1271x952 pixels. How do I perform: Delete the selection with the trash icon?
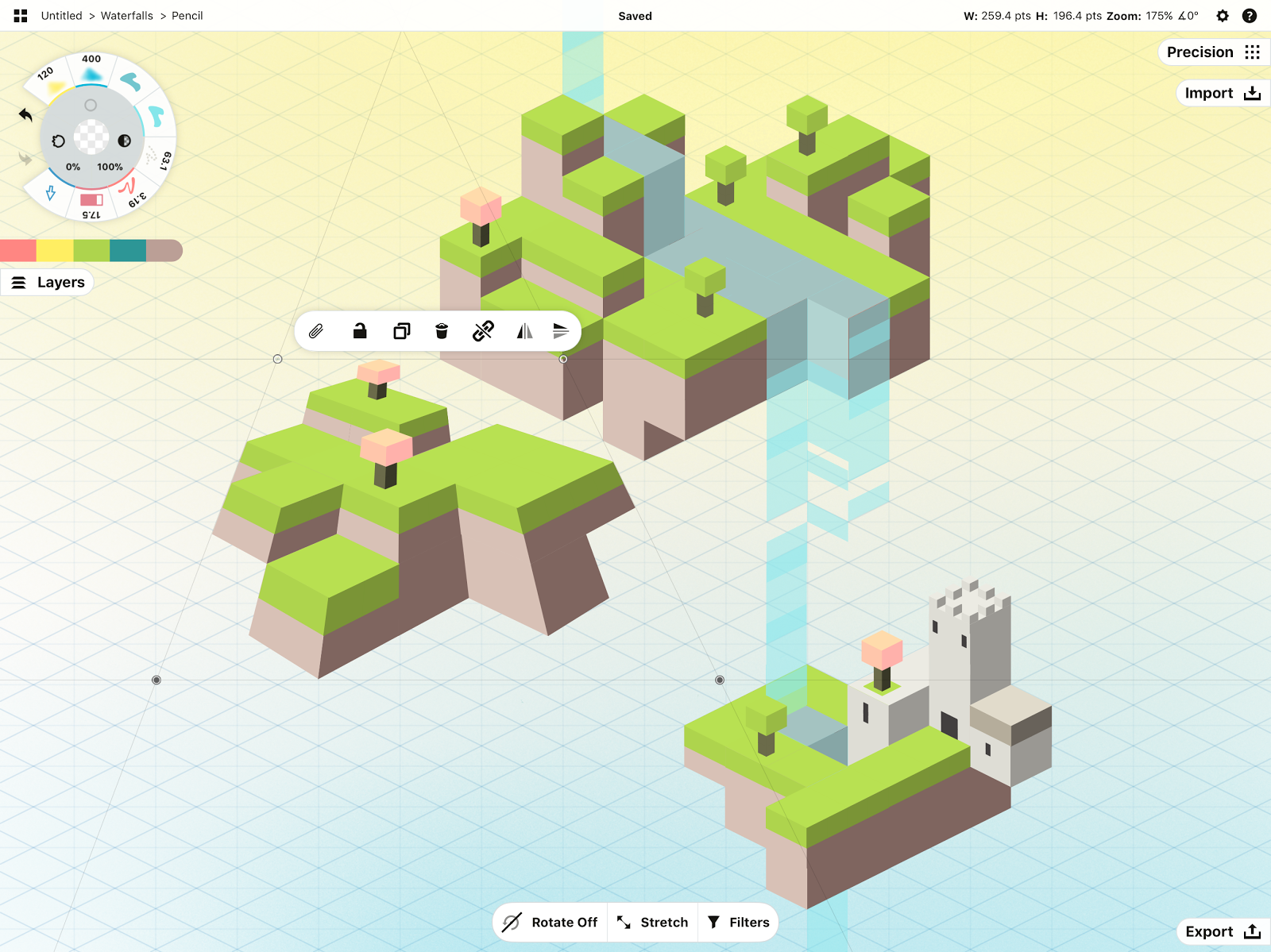(442, 331)
